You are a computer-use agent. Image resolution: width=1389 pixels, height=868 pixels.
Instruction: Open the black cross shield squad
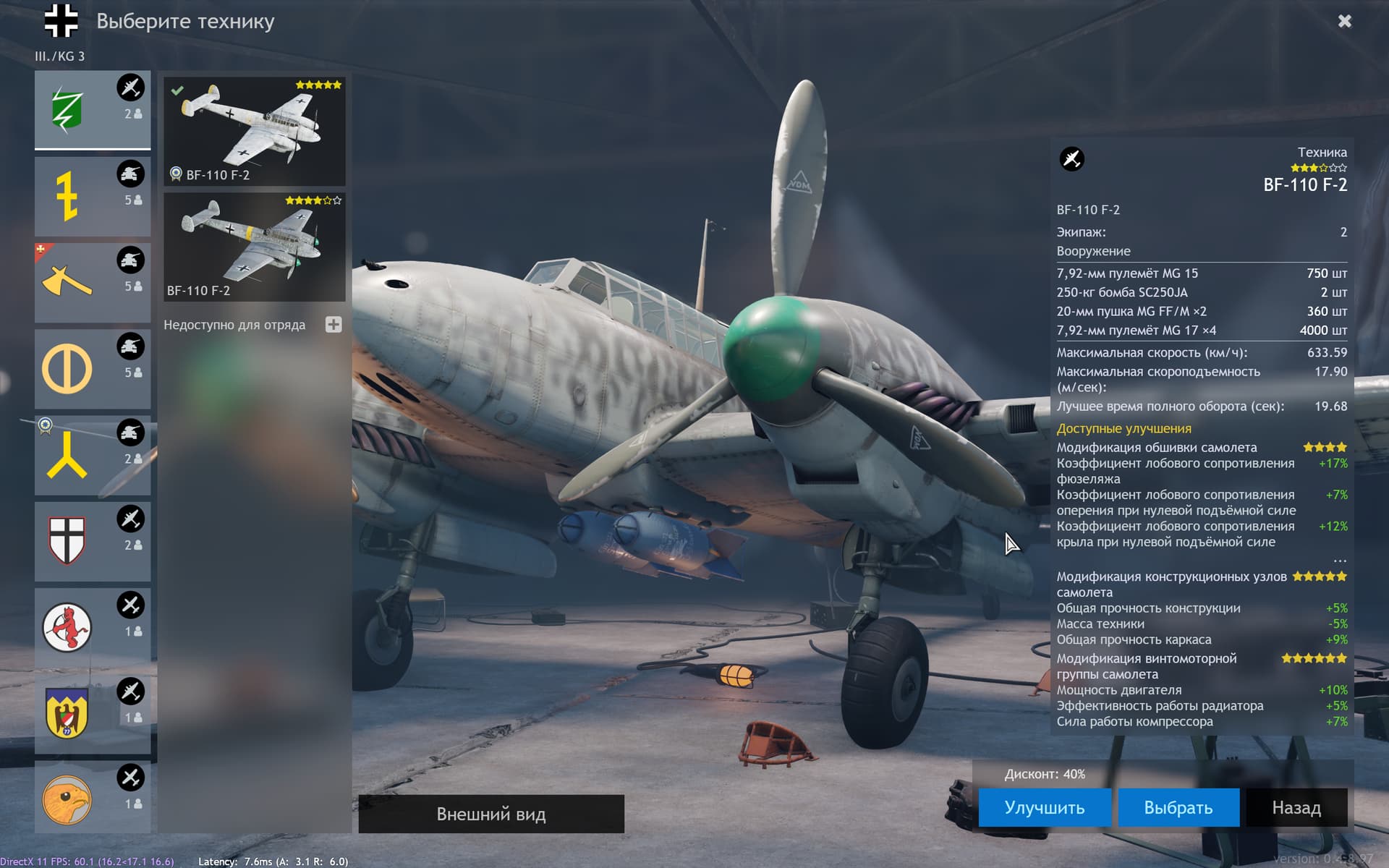(67, 539)
